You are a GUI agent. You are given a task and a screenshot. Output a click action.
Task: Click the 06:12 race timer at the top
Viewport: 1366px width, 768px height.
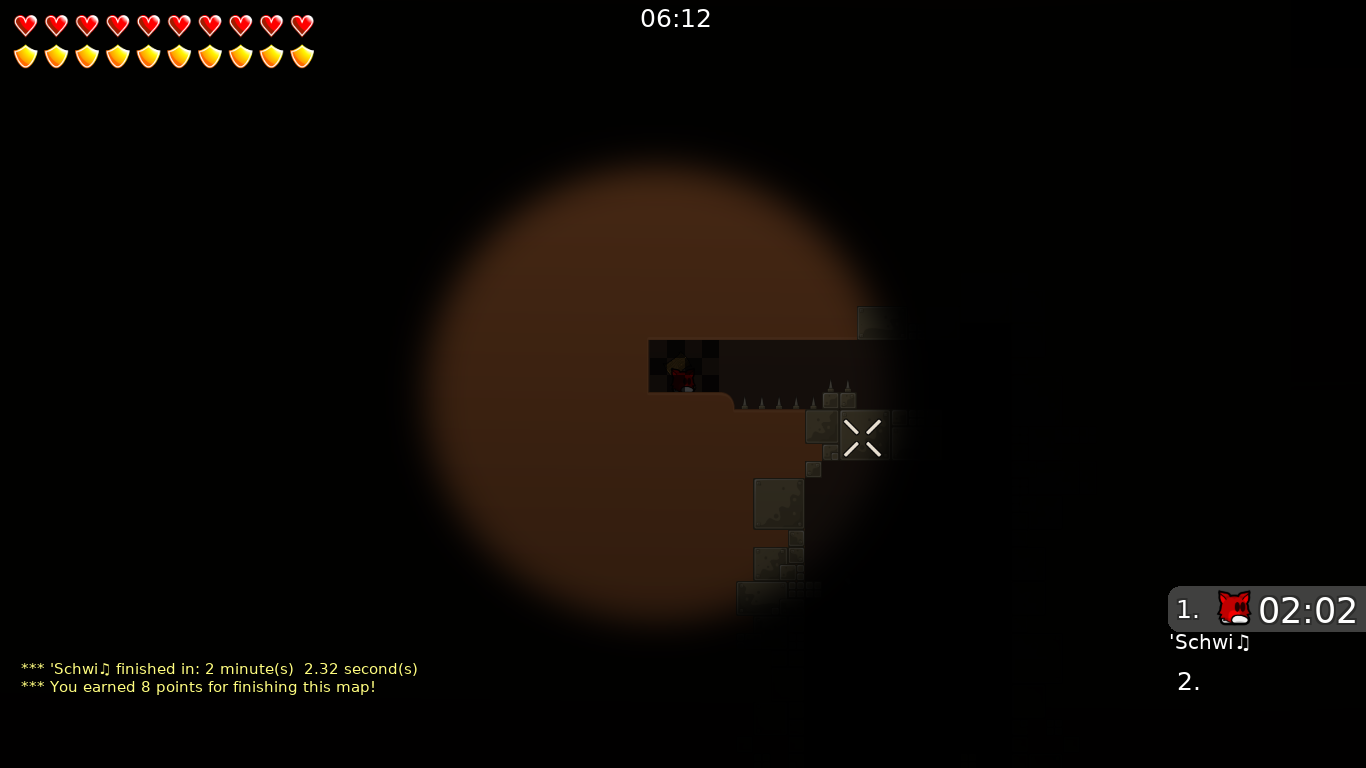pos(676,18)
